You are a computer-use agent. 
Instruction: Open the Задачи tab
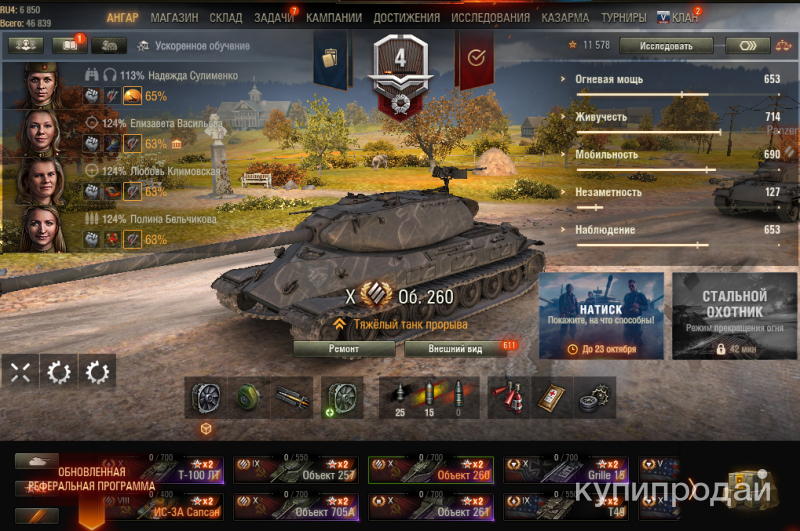pyautogui.click(x=274, y=17)
